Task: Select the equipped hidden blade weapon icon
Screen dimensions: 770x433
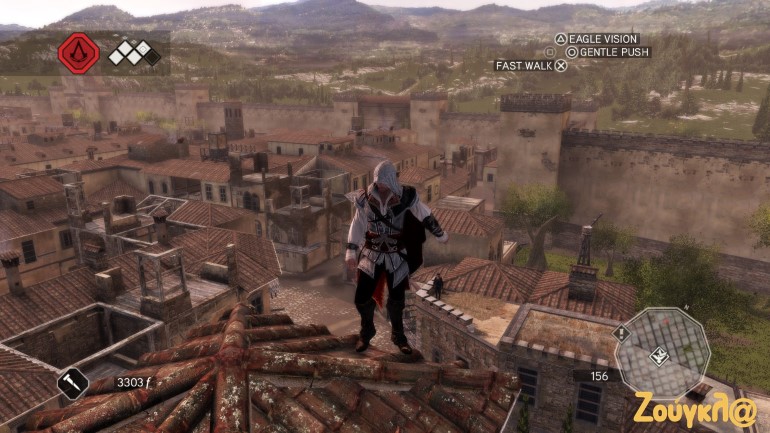Action: 73,383
